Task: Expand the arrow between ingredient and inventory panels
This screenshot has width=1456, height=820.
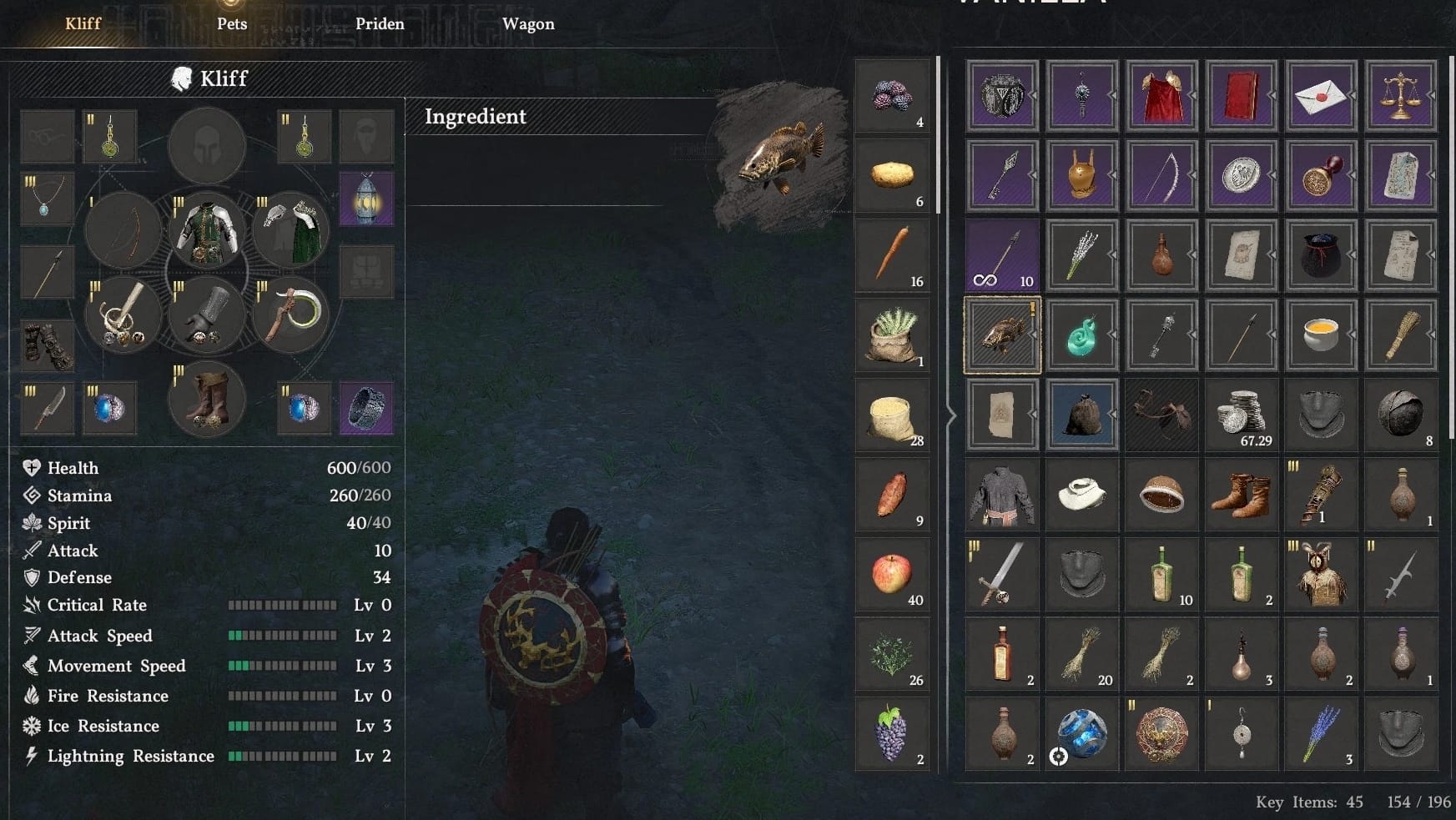Action: (x=951, y=414)
